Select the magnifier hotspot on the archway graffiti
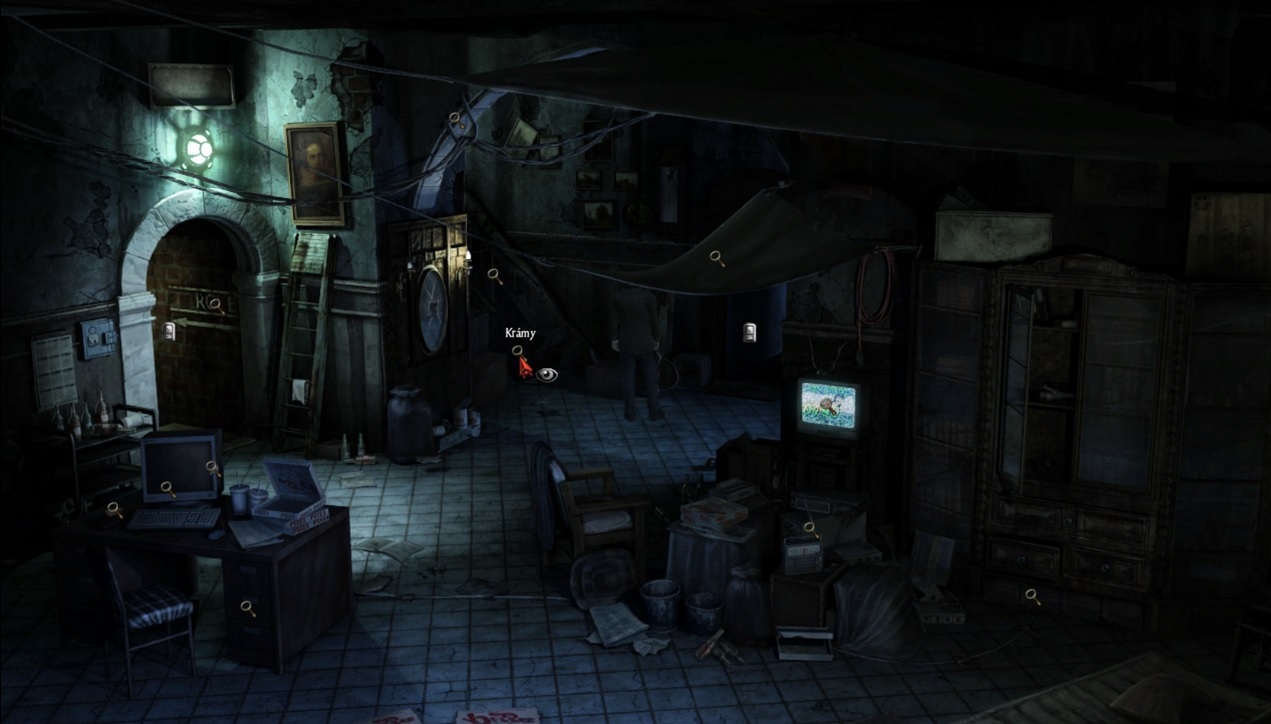1271x724 pixels. pos(215,304)
